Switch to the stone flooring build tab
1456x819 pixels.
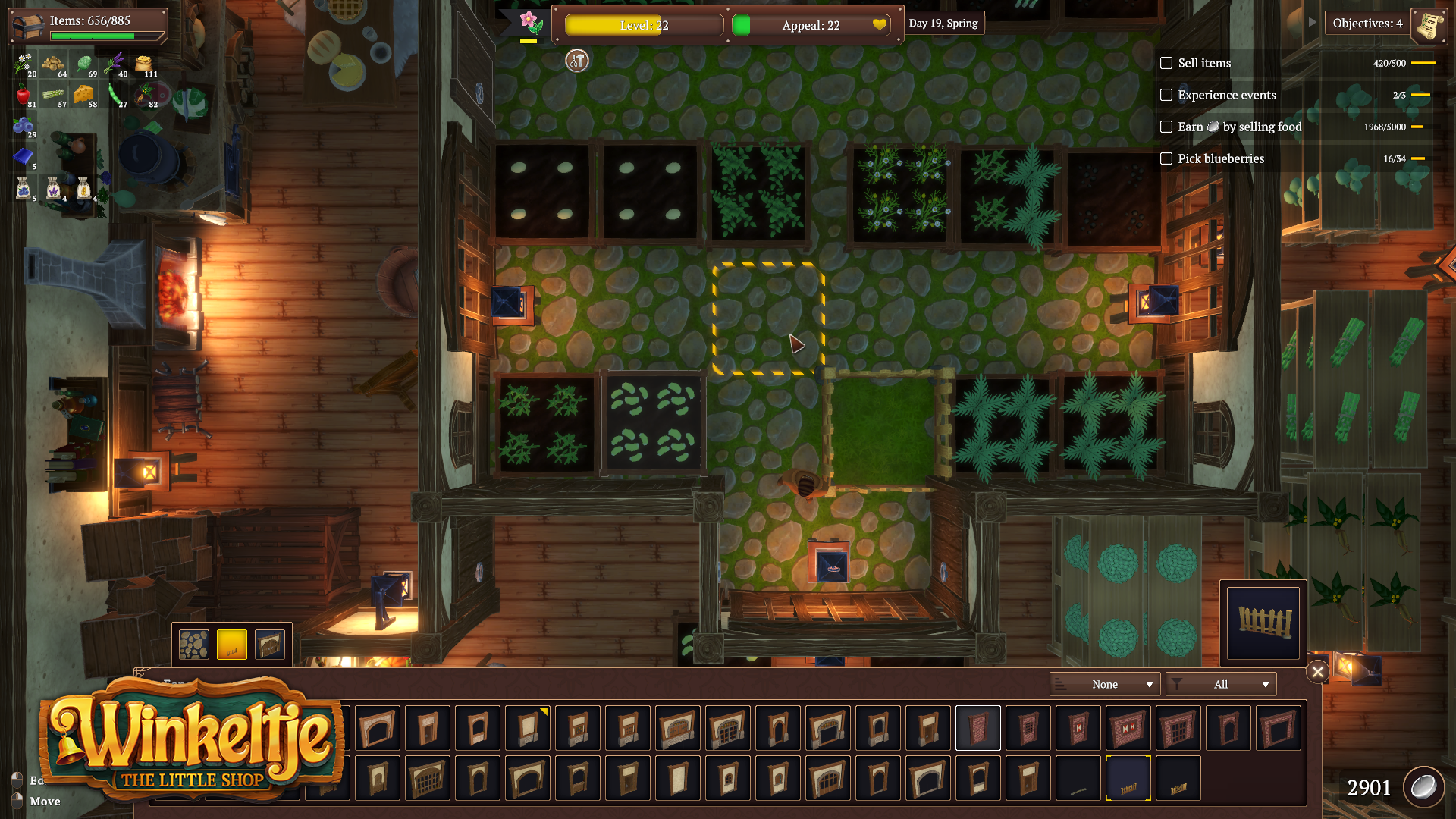pos(193,643)
